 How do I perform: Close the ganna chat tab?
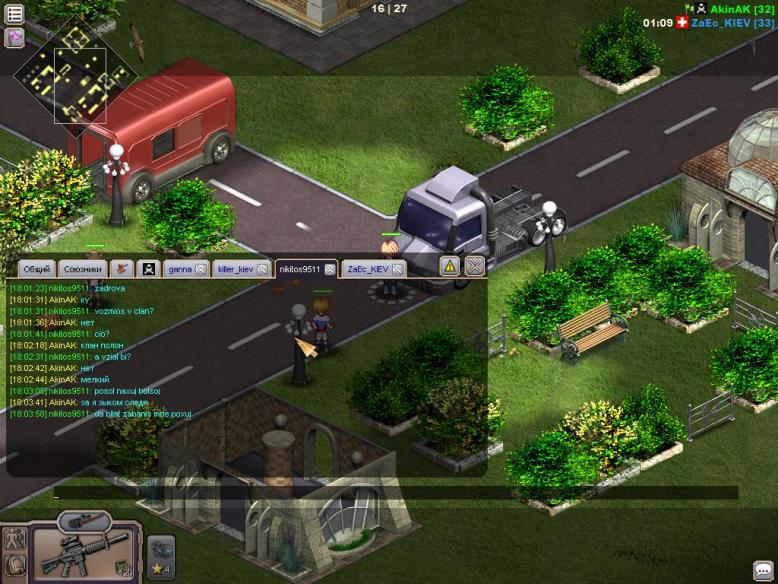201,269
